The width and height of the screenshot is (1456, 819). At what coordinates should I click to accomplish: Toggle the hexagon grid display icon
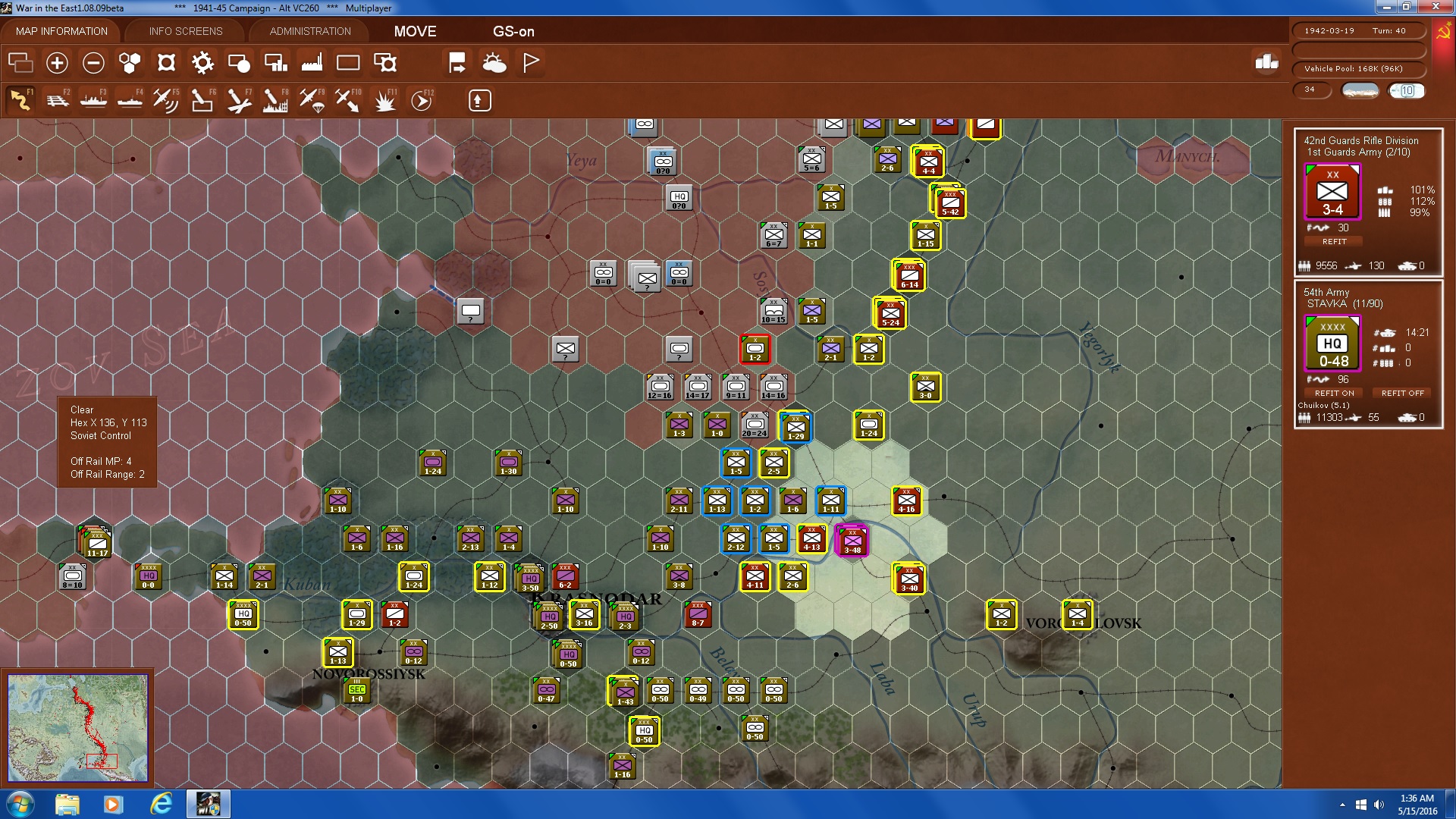(129, 64)
